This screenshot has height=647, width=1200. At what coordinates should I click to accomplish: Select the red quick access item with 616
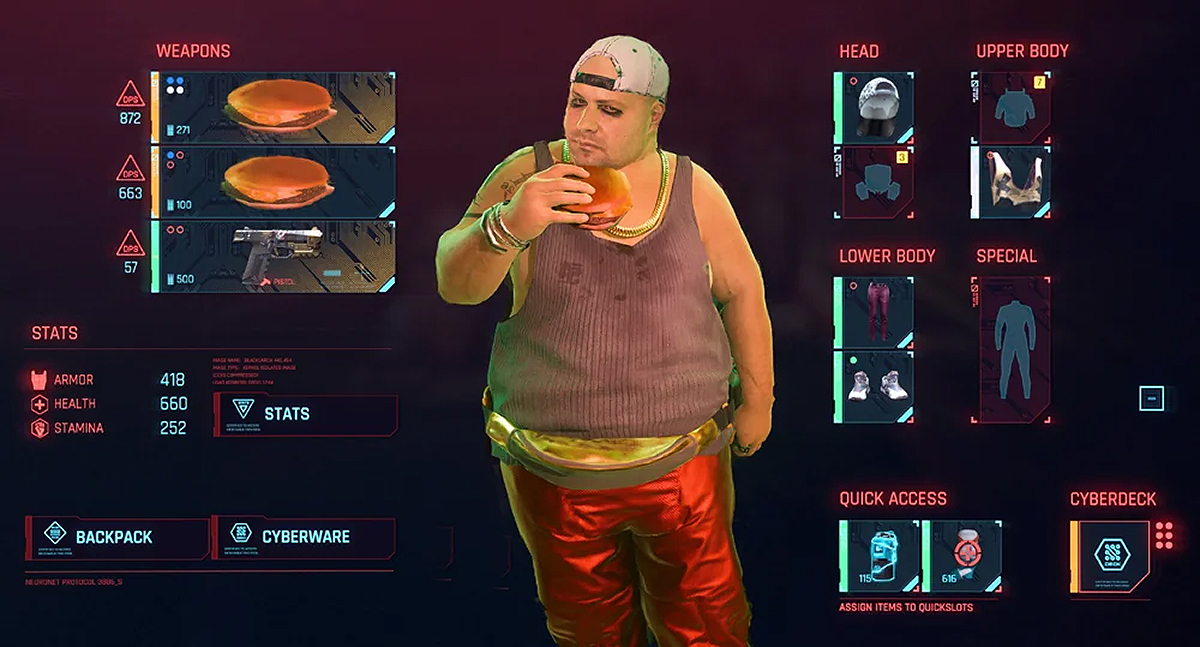pyautogui.click(x=961, y=556)
